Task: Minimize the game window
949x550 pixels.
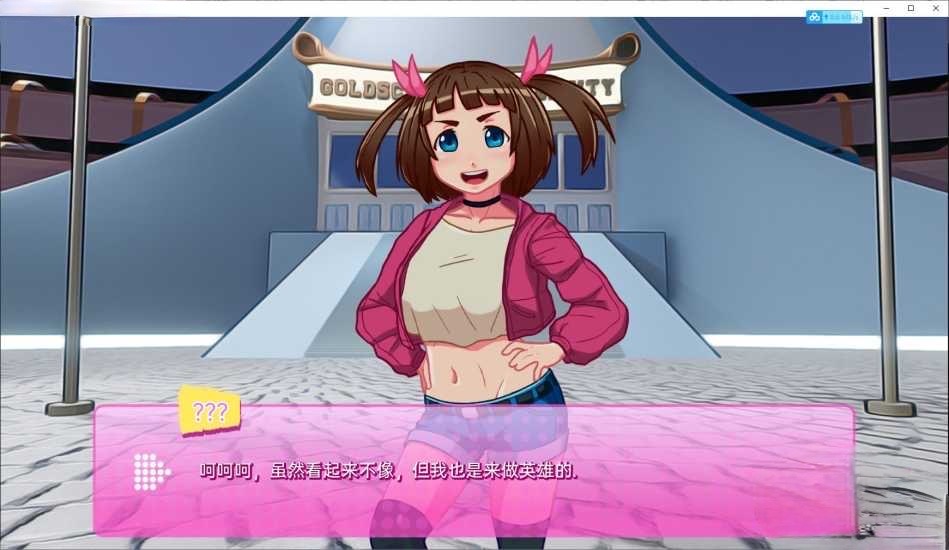Action: [885, 8]
